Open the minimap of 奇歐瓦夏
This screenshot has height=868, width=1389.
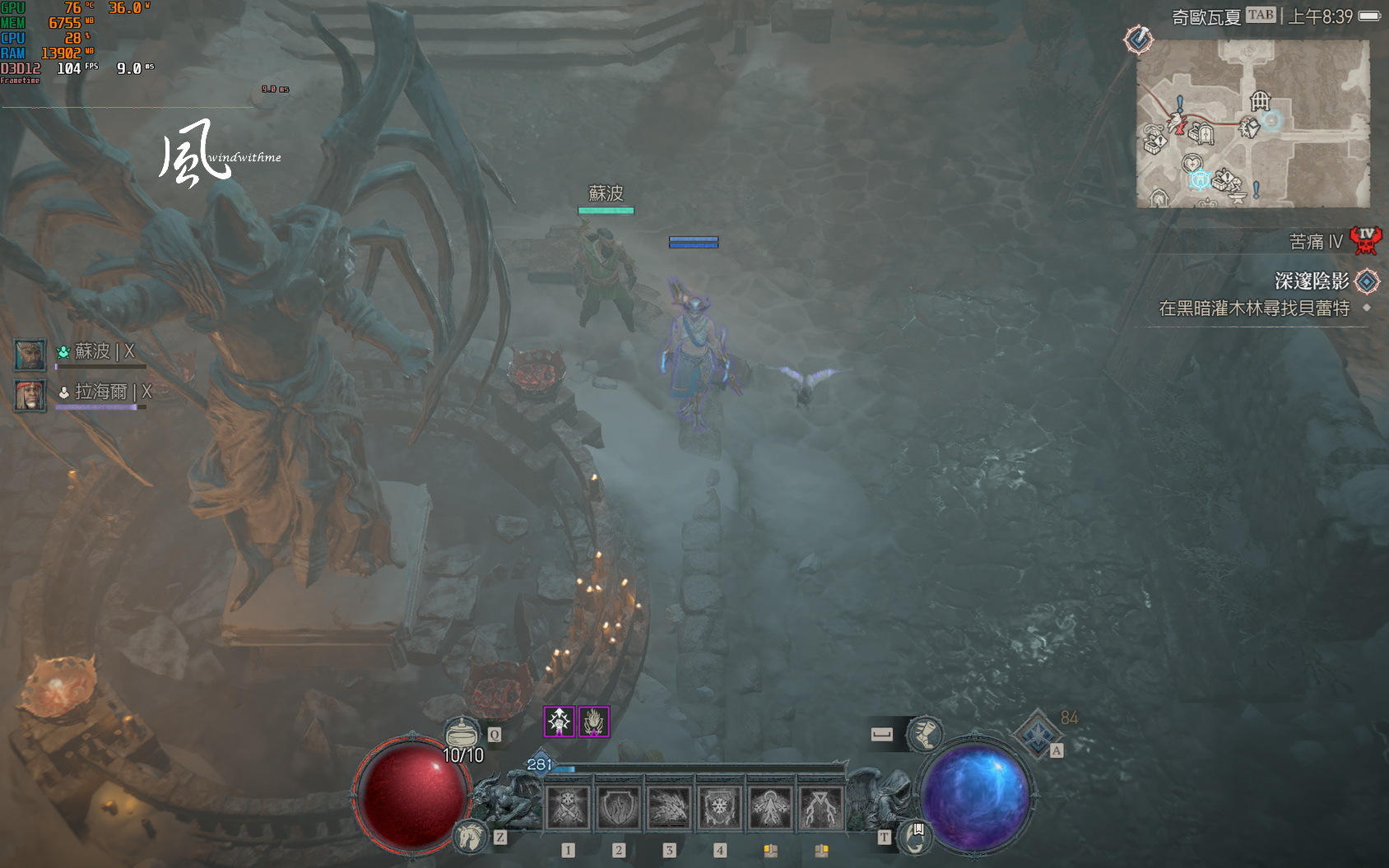(x=1252, y=123)
